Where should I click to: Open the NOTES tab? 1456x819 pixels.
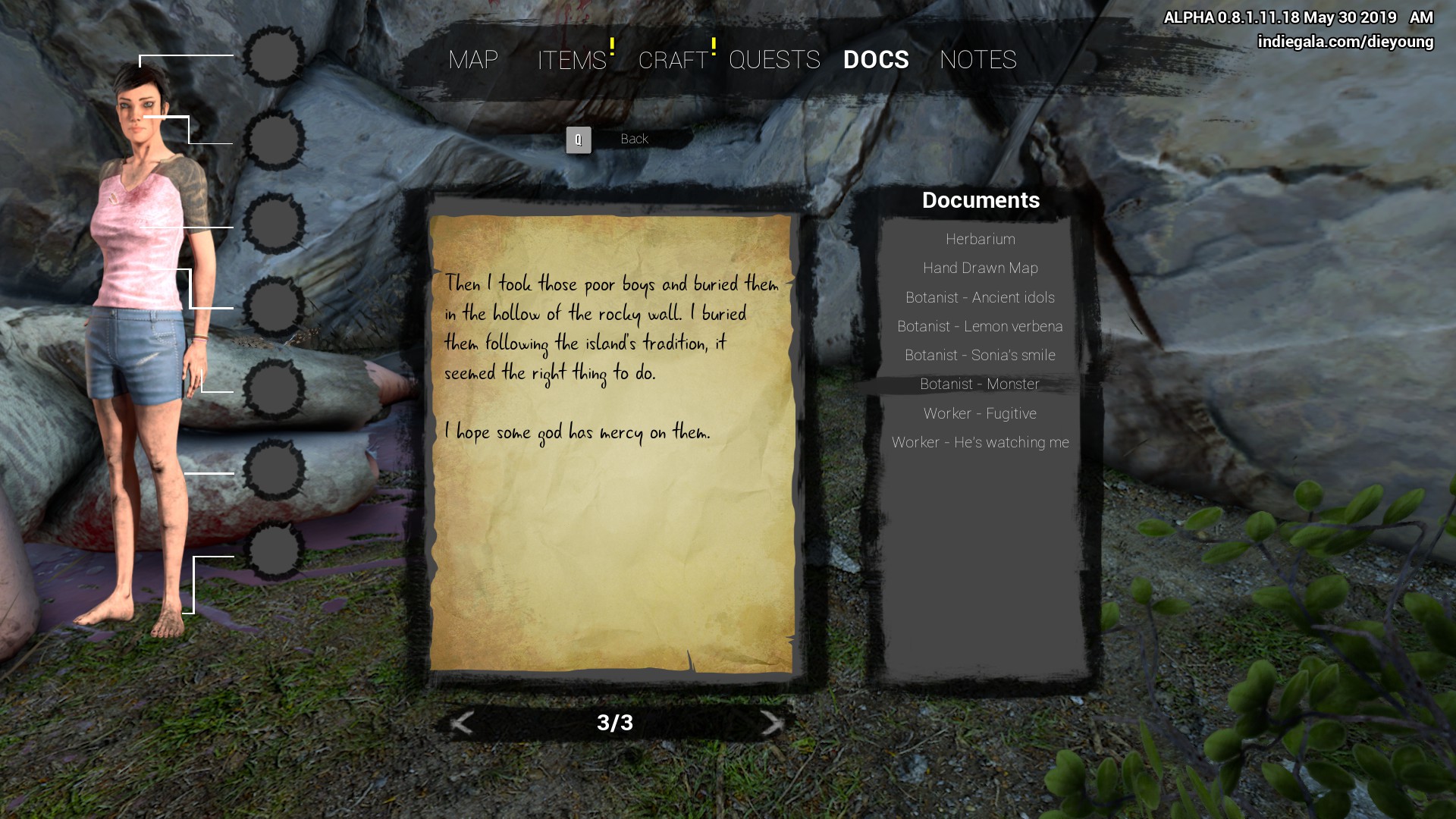click(x=978, y=60)
